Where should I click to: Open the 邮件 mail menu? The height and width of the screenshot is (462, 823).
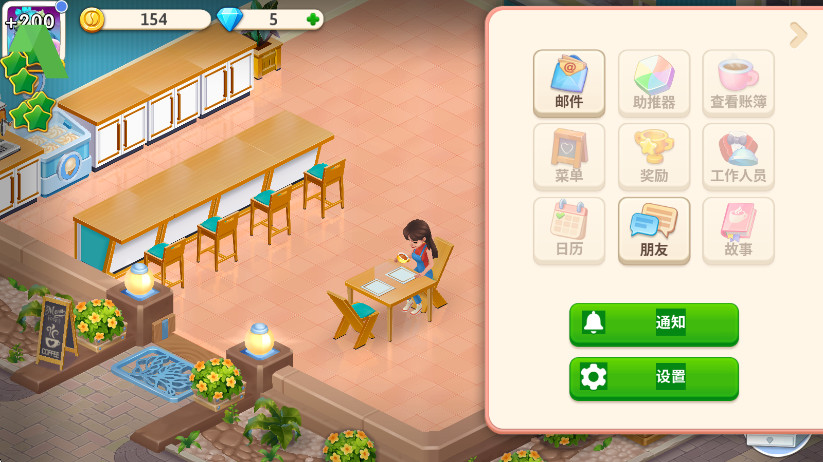point(569,83)
